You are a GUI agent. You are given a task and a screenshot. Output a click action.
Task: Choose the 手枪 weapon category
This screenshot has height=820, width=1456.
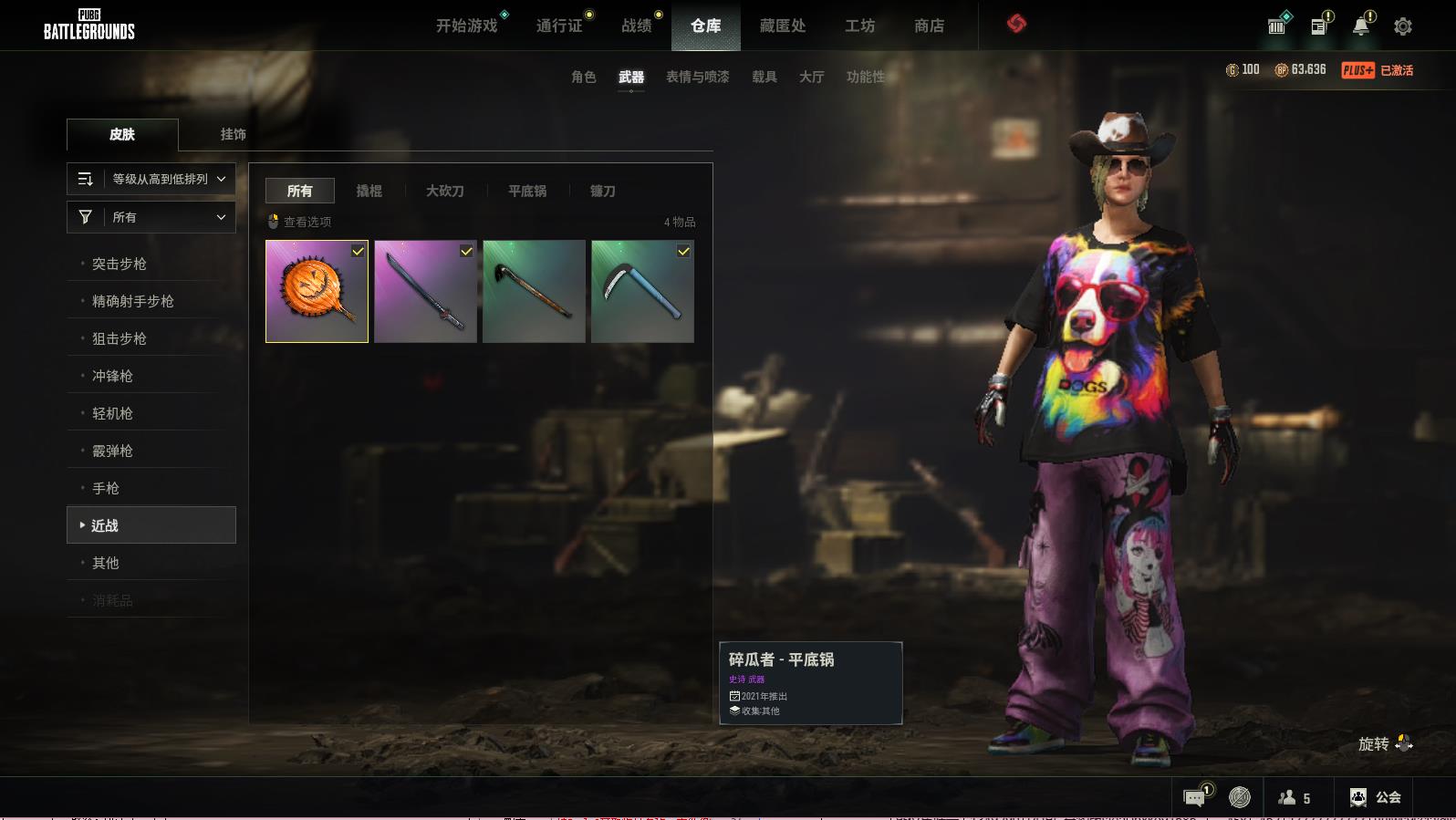tap(106, 488)
